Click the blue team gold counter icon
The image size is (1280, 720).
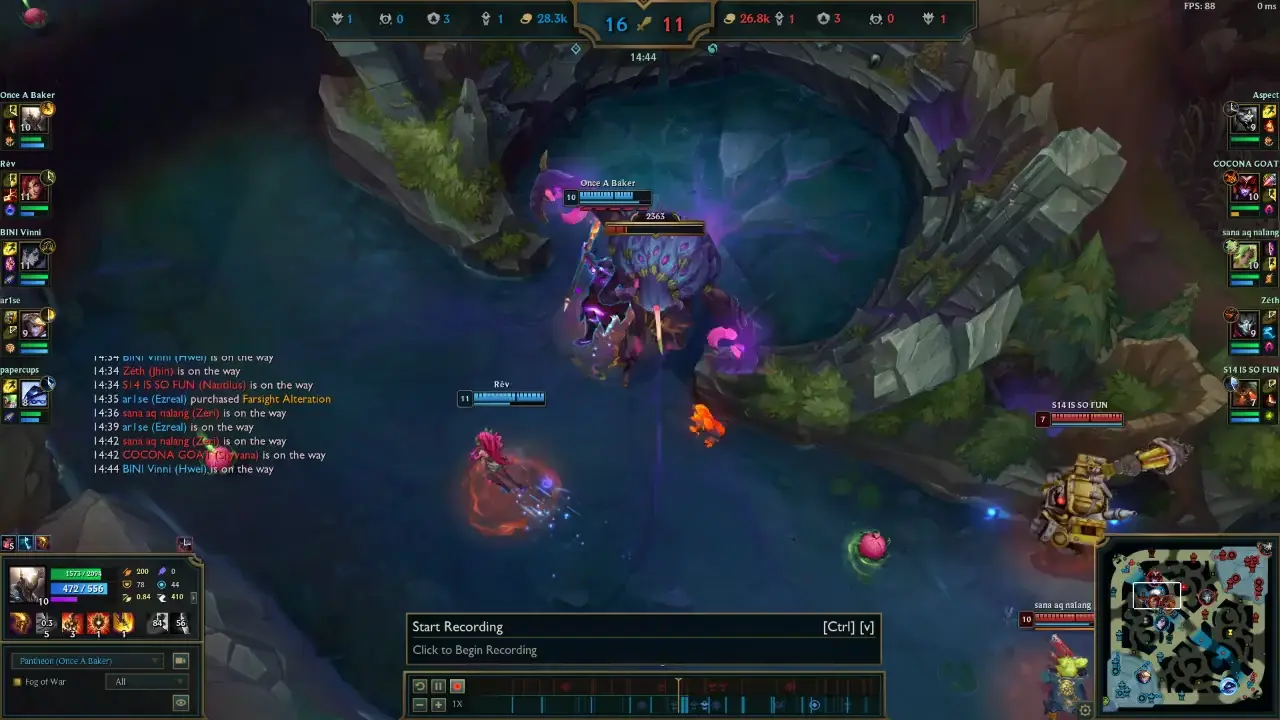[524, 17]
